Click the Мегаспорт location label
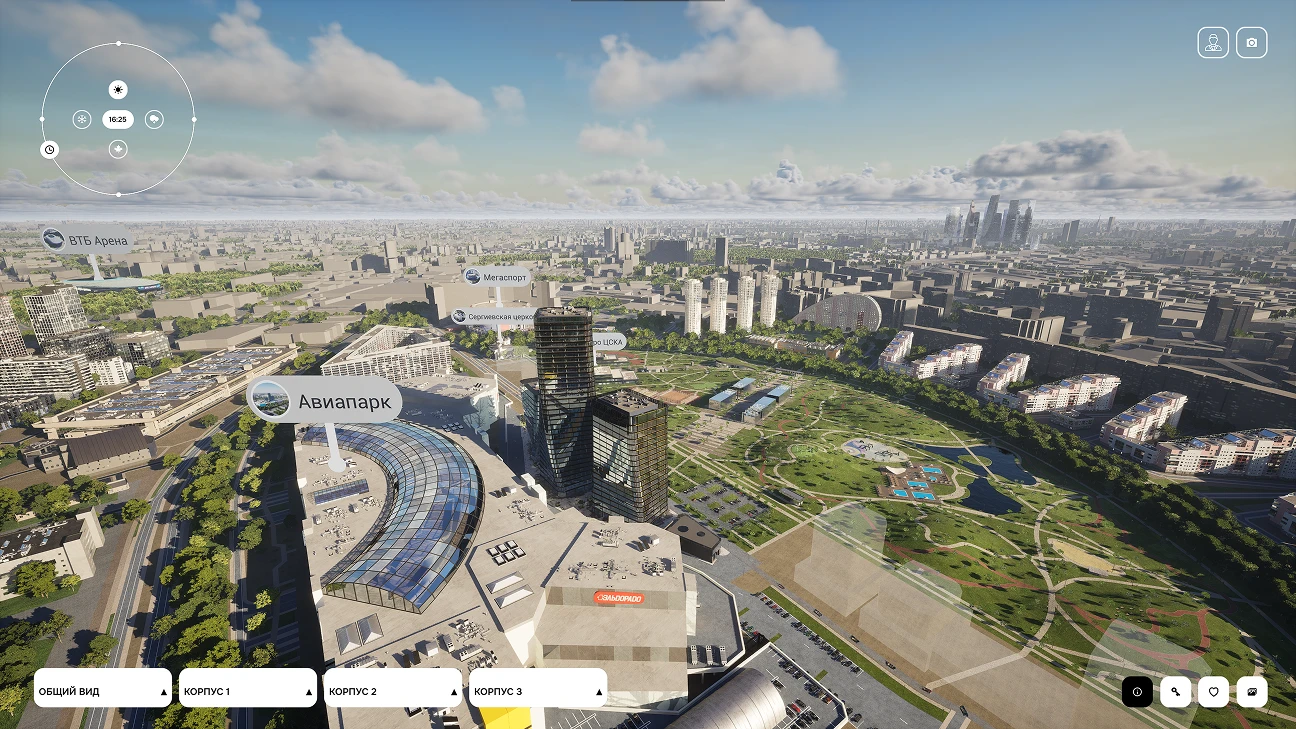1296x729 pixels. [497, 276]
